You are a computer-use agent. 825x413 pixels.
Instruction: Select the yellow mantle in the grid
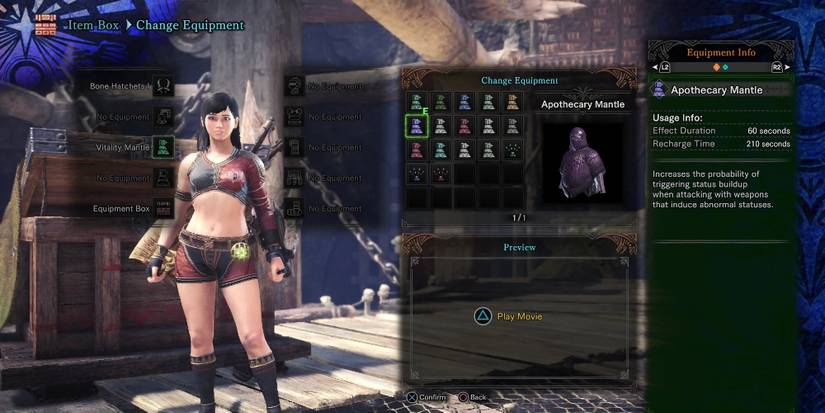click(x=512, y=101)
